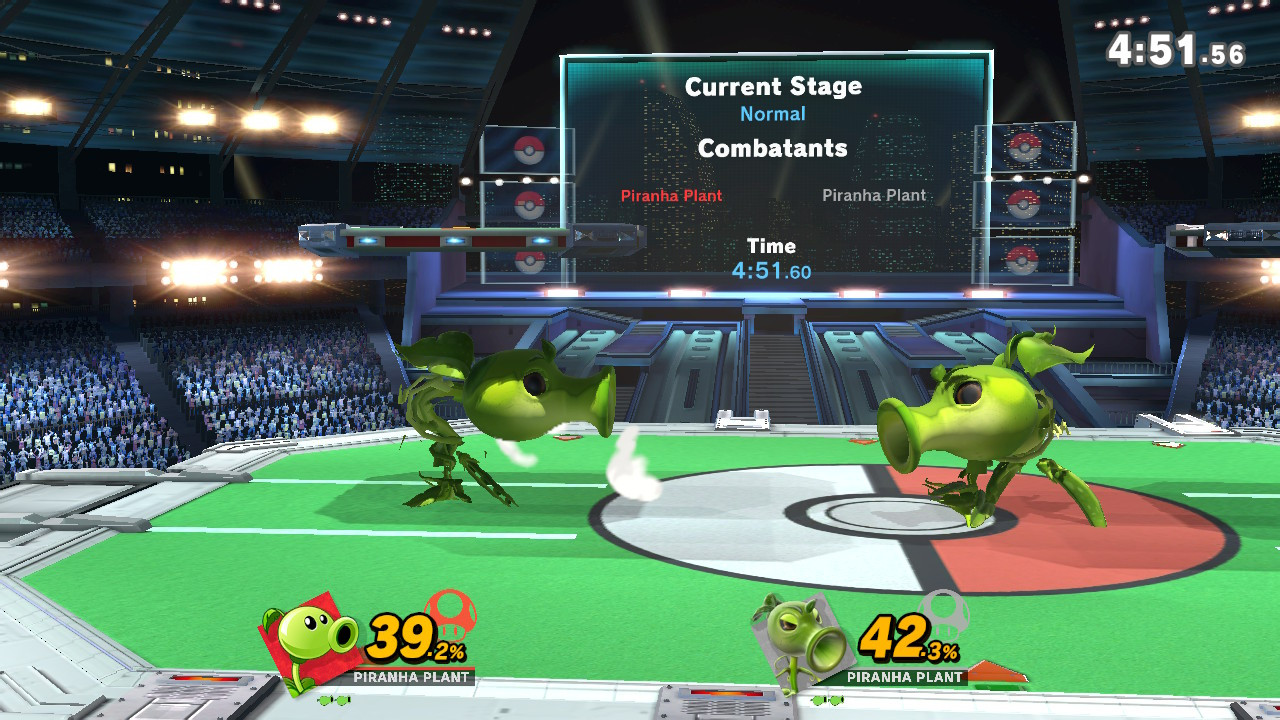Screen dimensions: 1280x720
Task: Expand the Combatants section on the jumbotron
Action: (773, 148)
